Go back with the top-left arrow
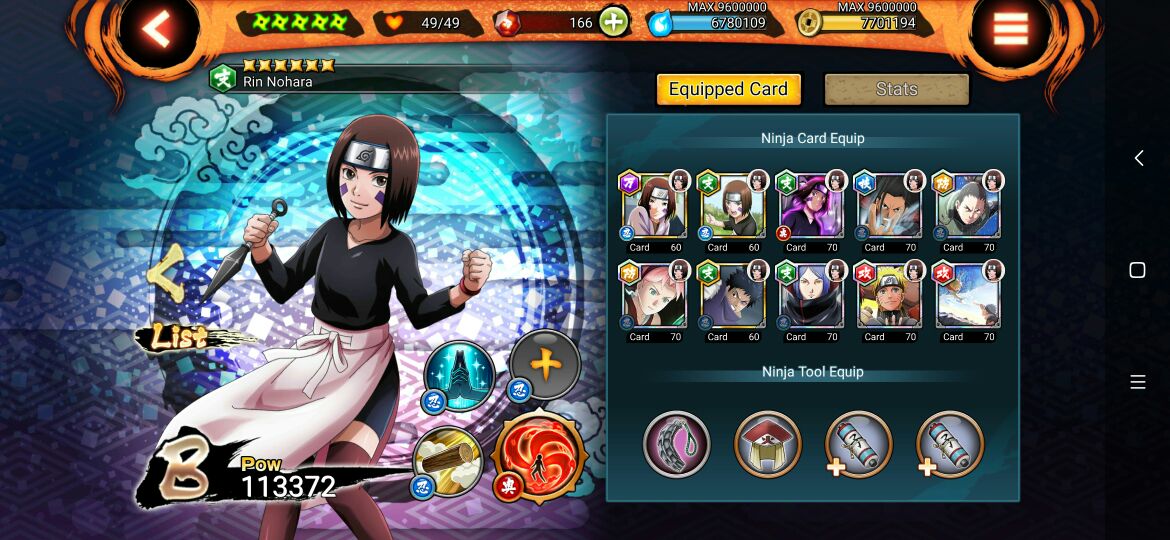This screenshot has width=1170, height=540. click(x=157, y=30)
